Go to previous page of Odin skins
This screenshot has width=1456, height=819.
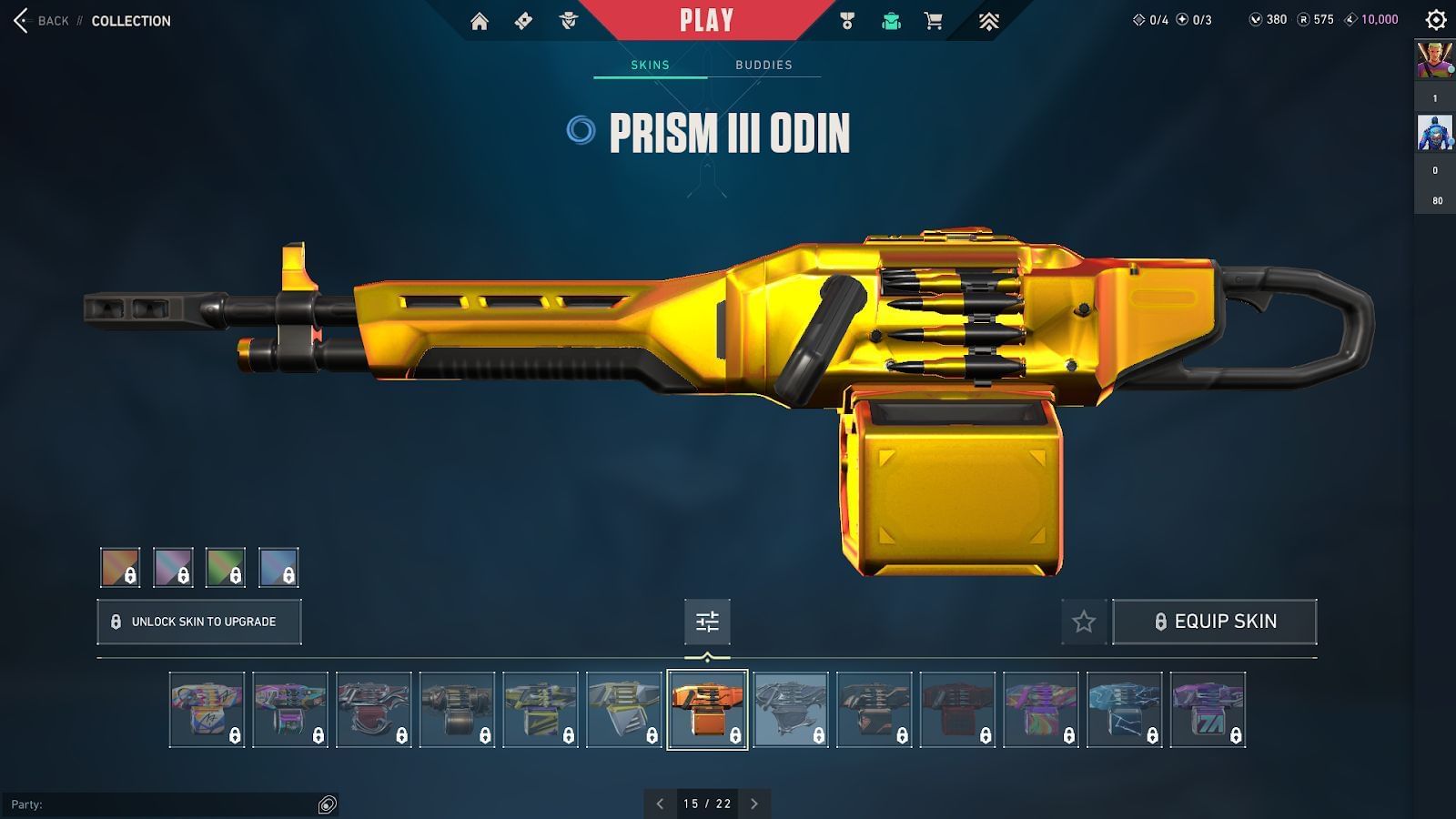tap(659, 804)
